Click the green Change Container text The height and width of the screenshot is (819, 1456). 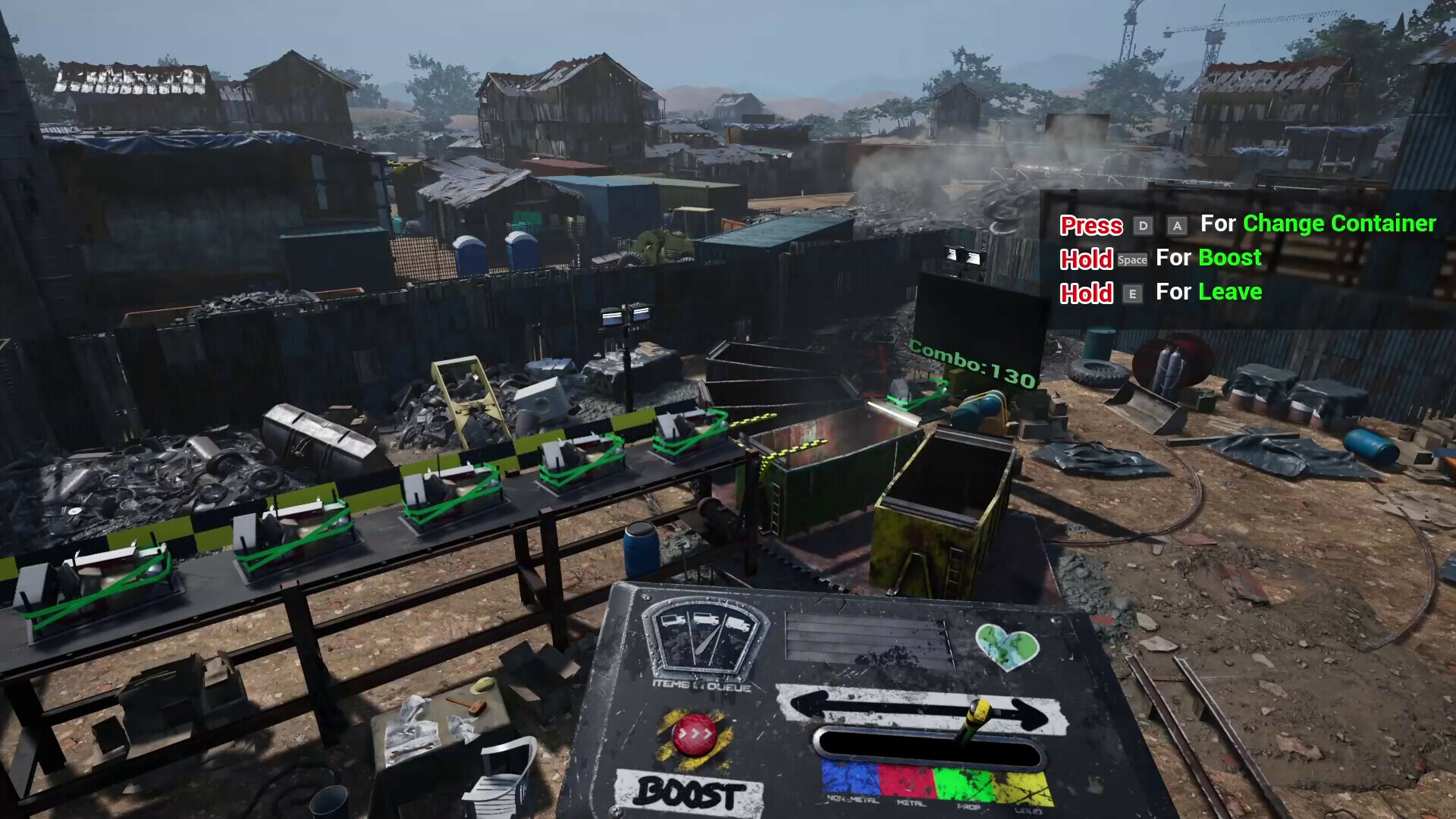pos(1338,224)
